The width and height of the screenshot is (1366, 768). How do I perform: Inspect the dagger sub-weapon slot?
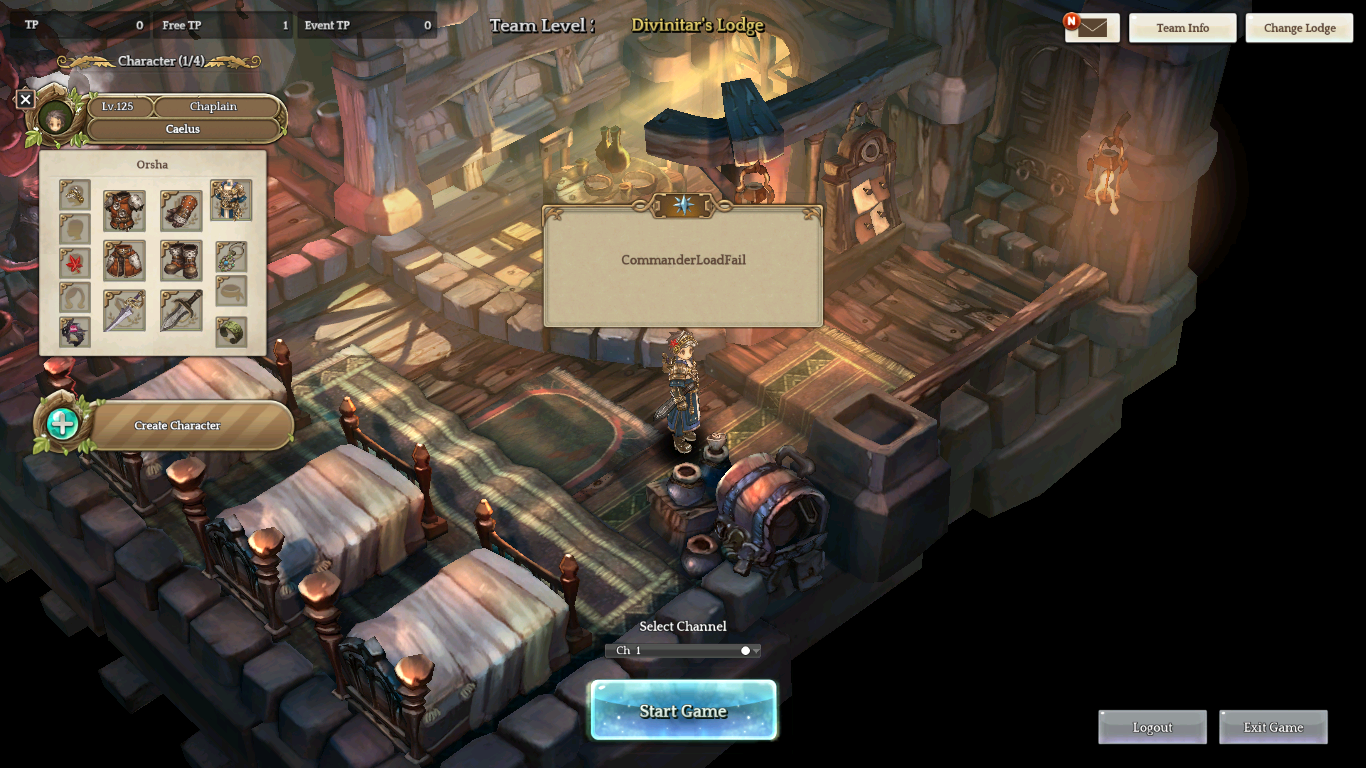click(181, 311)
